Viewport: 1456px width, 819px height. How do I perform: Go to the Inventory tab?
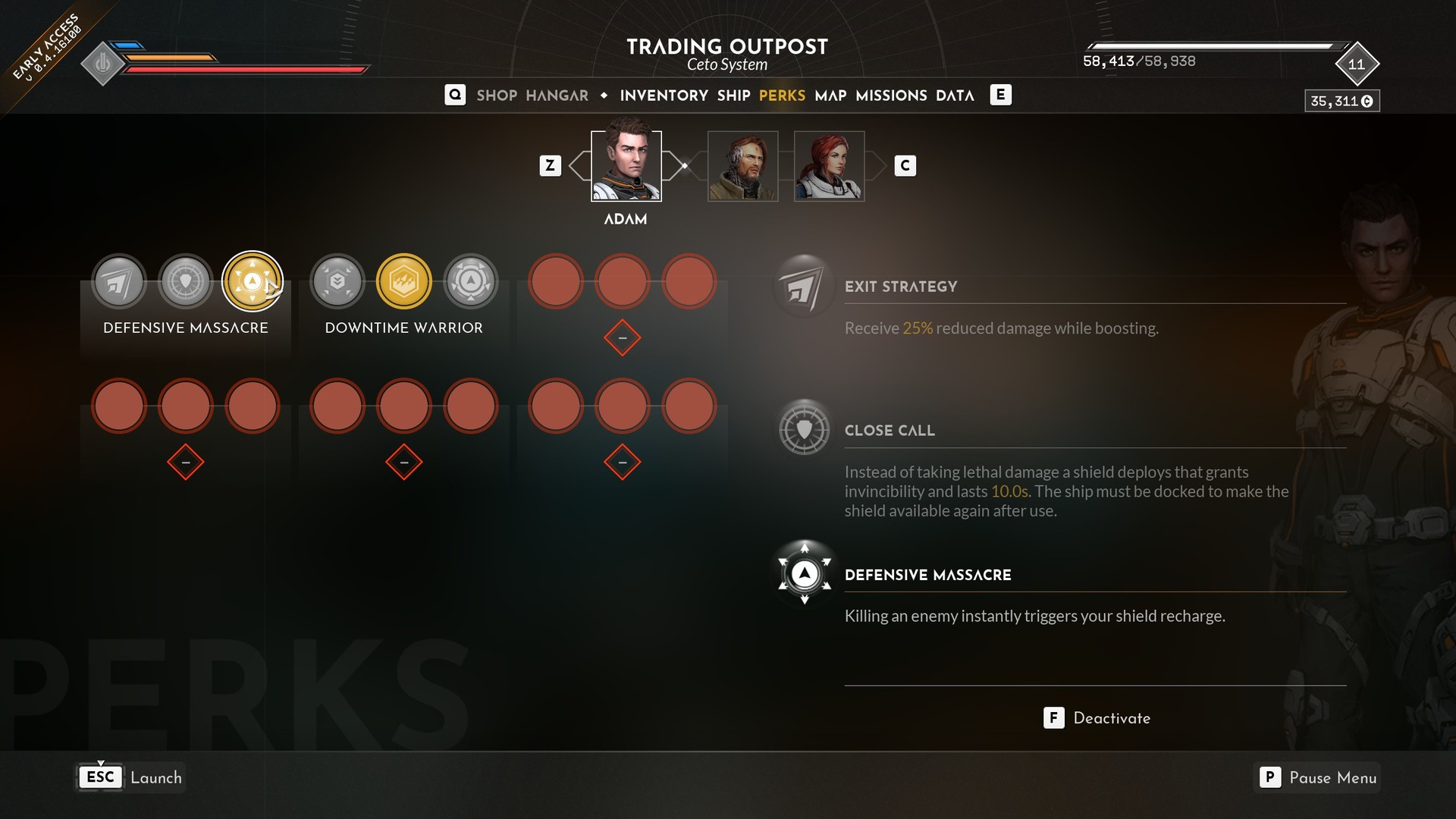point(664,96)
